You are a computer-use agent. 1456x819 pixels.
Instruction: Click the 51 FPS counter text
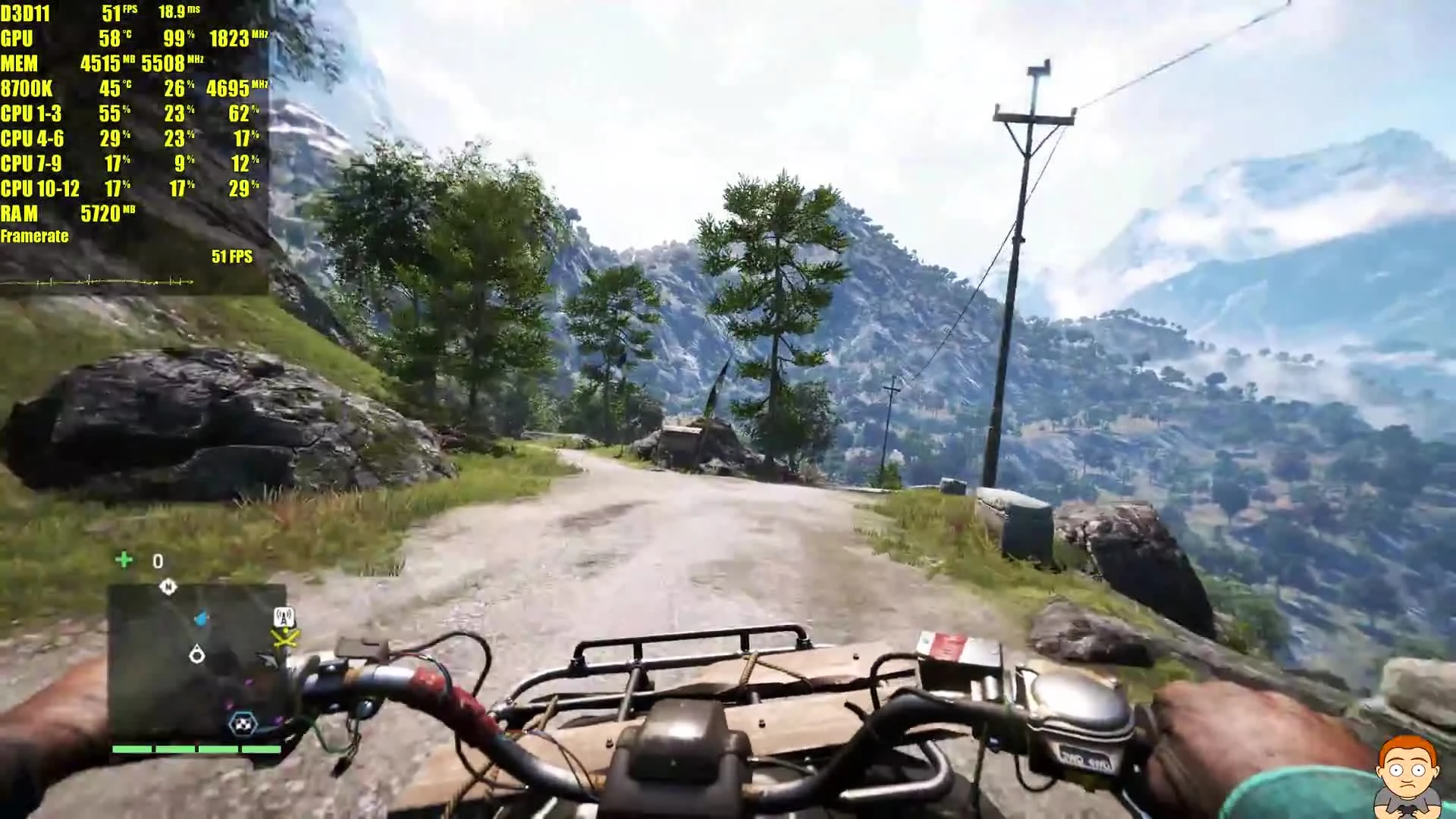click(232, 257)
